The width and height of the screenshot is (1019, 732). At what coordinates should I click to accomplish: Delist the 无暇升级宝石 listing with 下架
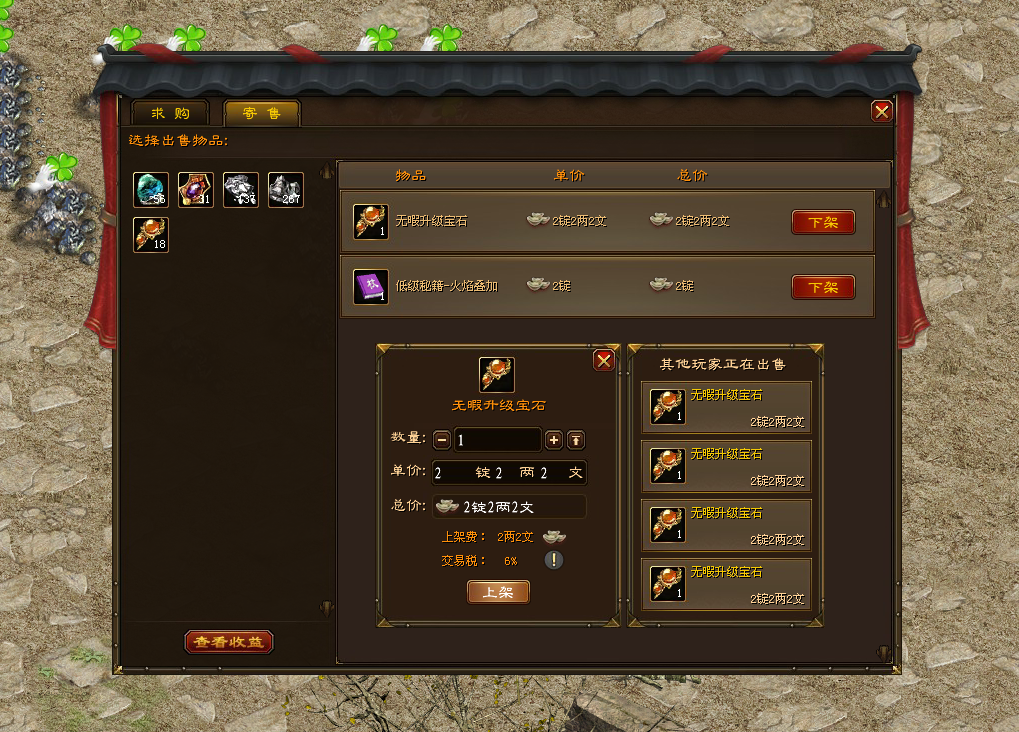pos(823,222)
